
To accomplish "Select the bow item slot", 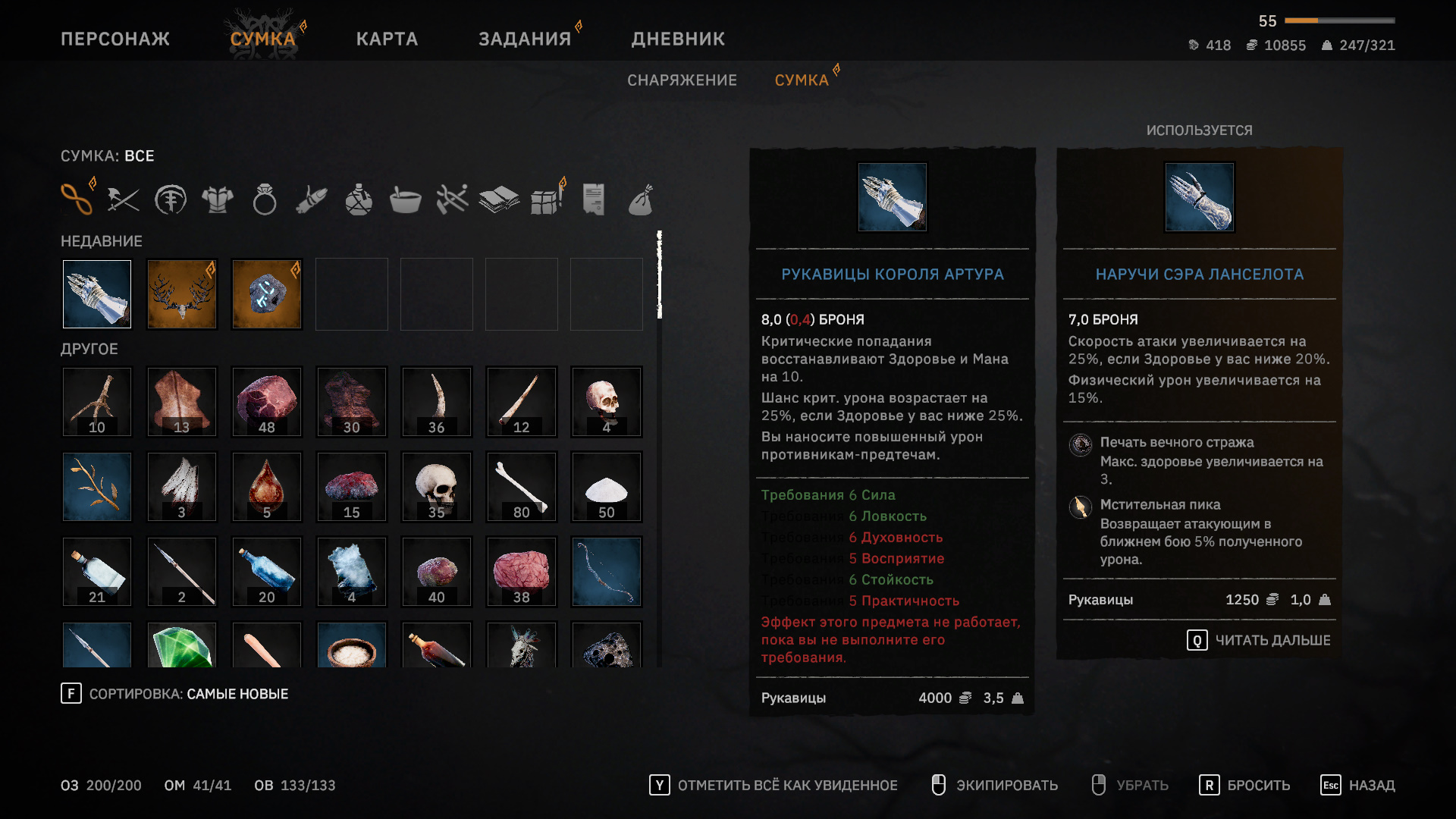I will [607, 572].
